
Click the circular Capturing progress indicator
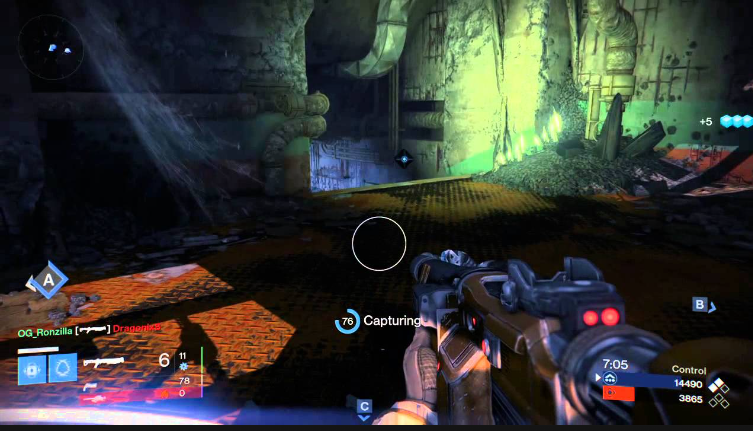tap(348, 321)
